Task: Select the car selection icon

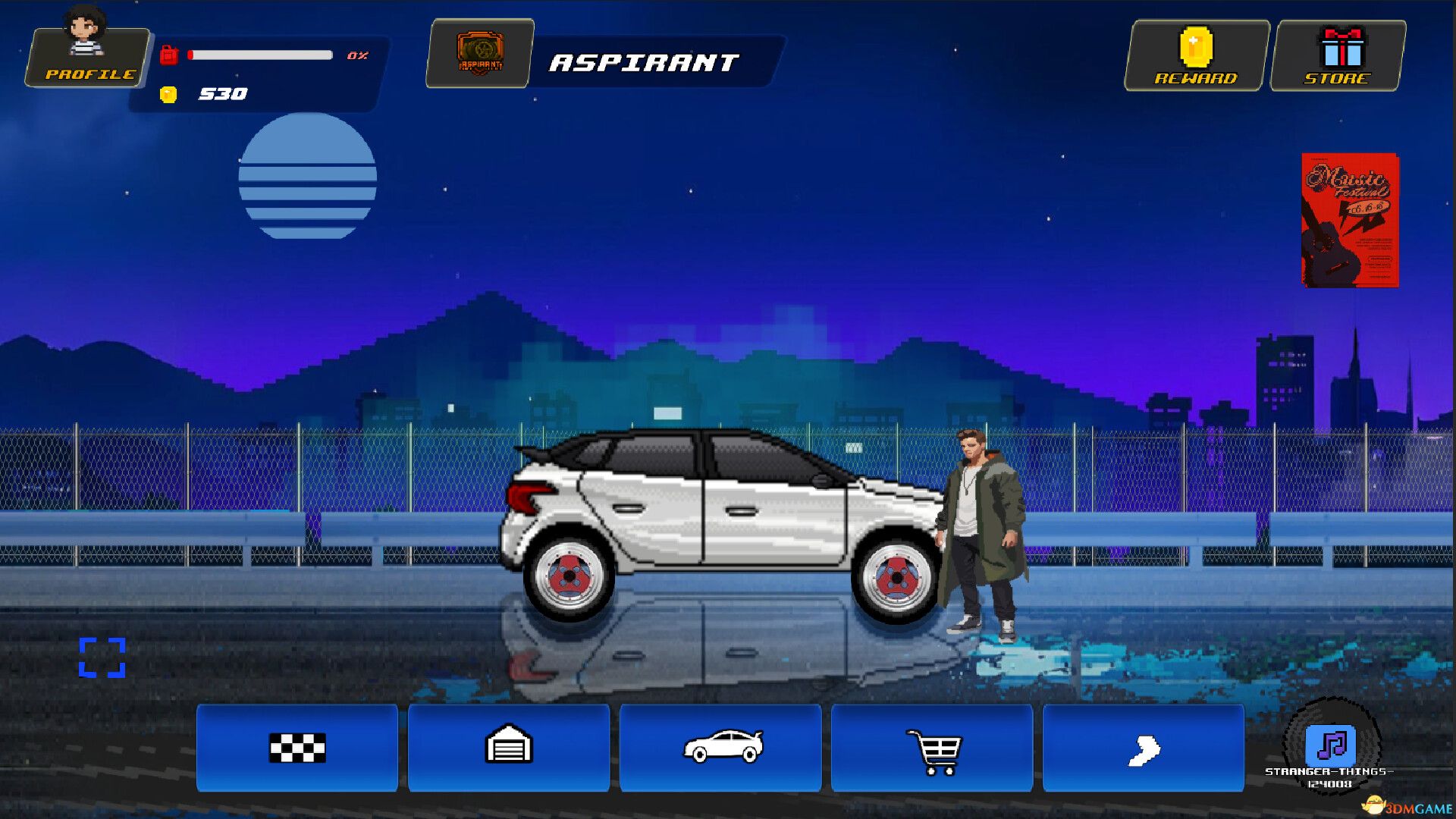Action: pos(720,749)
